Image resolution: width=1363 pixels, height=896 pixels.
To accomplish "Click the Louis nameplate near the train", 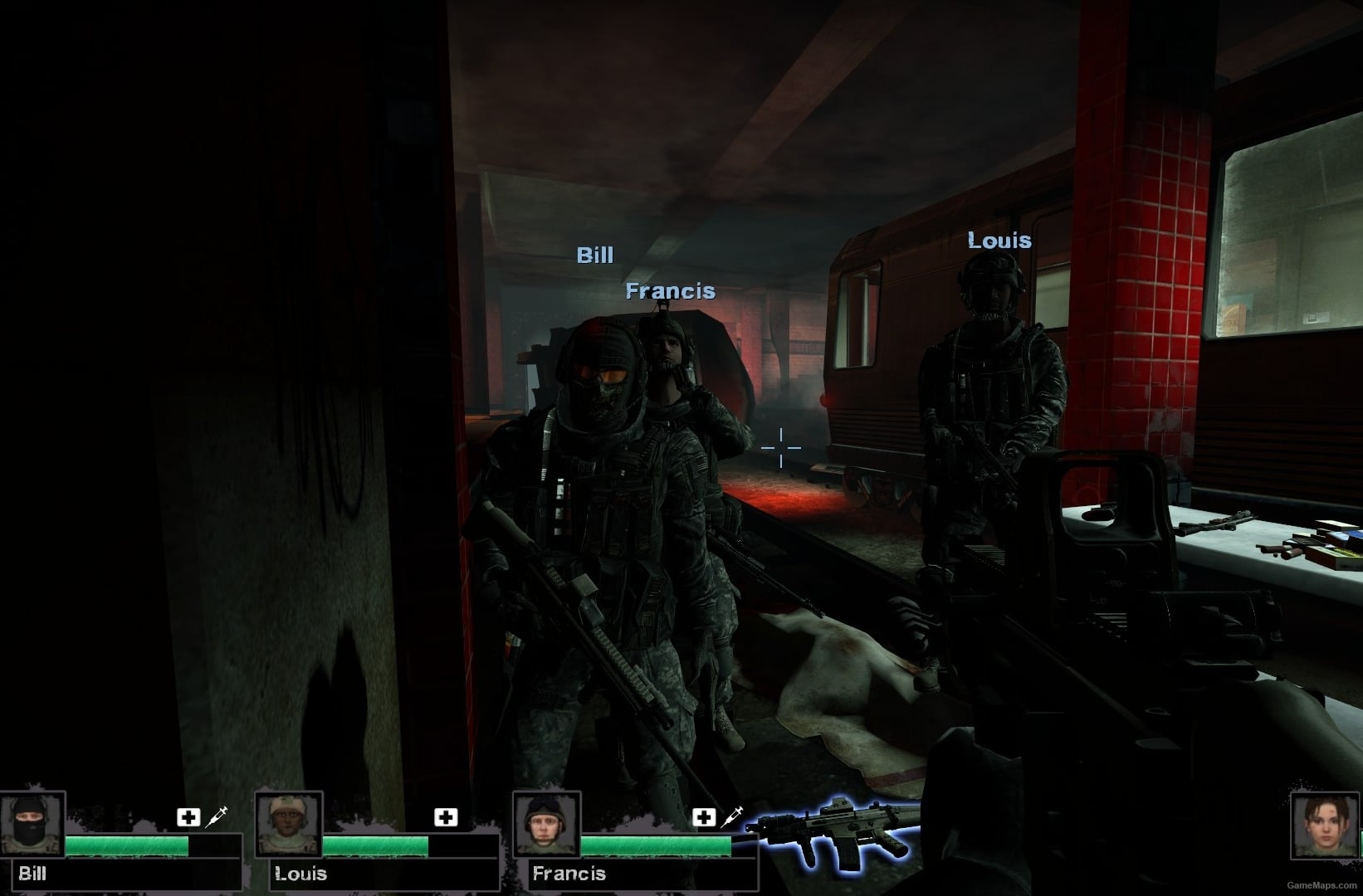I will [999, 241].
